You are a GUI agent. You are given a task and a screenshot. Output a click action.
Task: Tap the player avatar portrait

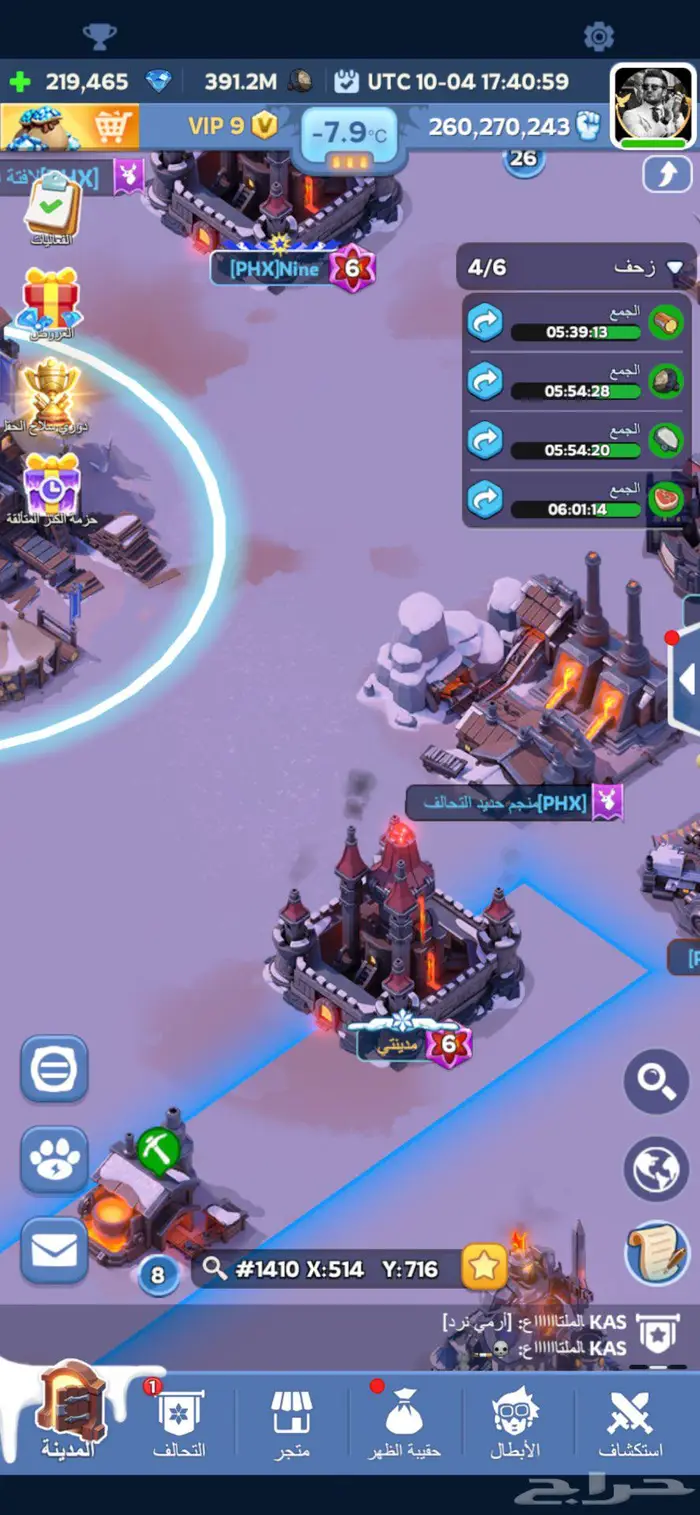652,106
